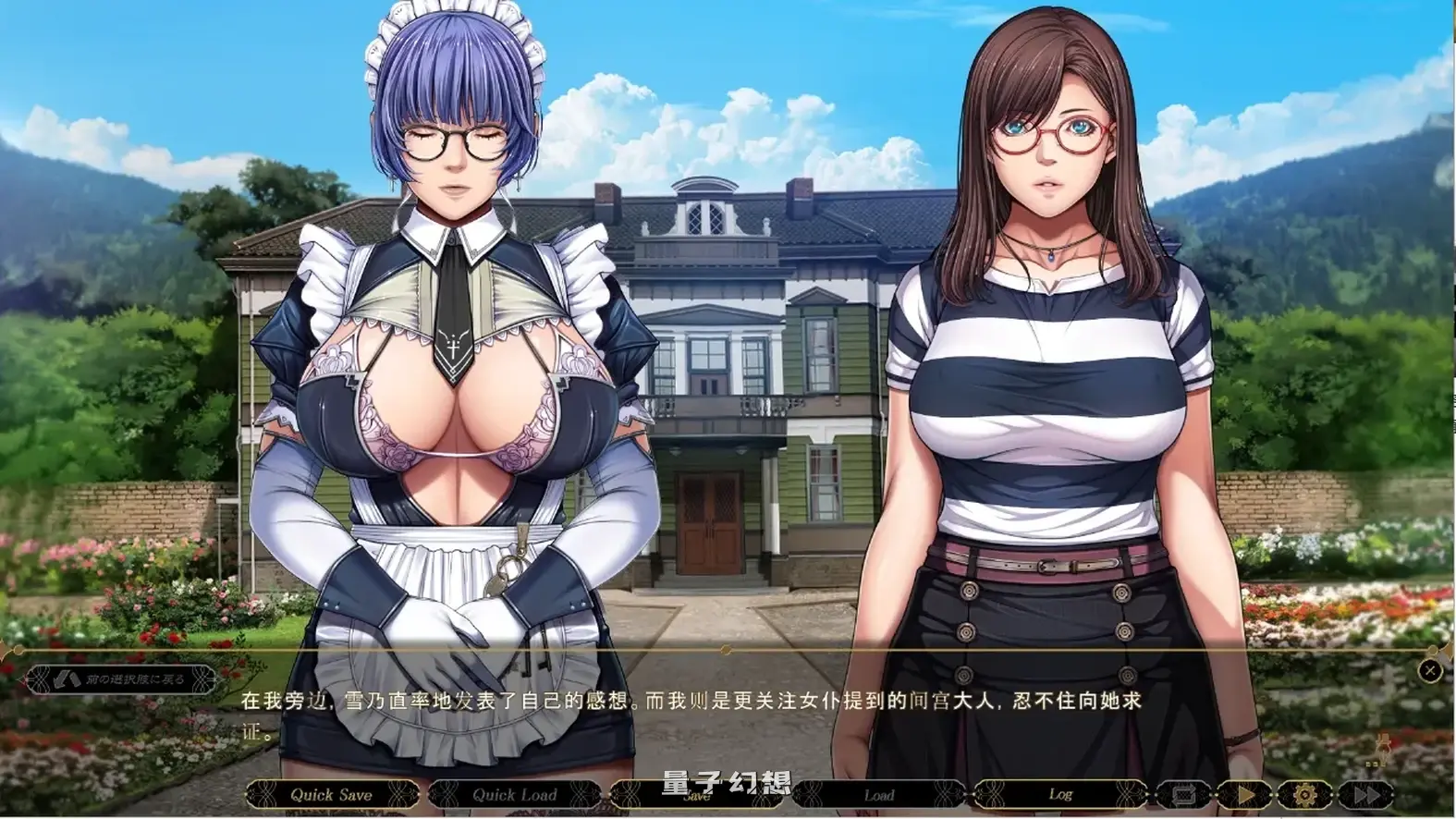This screenshot has width=1456, height=819.
Task: Open the Log panel
Action: (x=1062, y=795)
